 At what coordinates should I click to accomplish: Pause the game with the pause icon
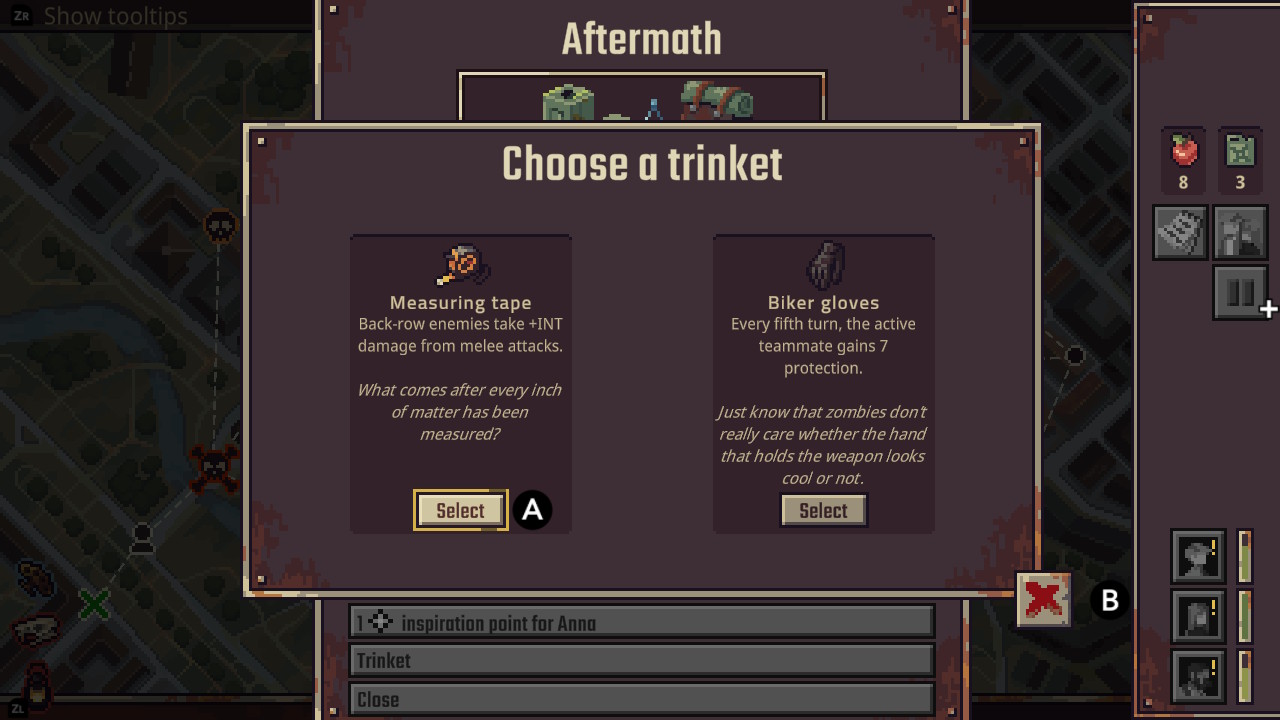coord(1240,292)
